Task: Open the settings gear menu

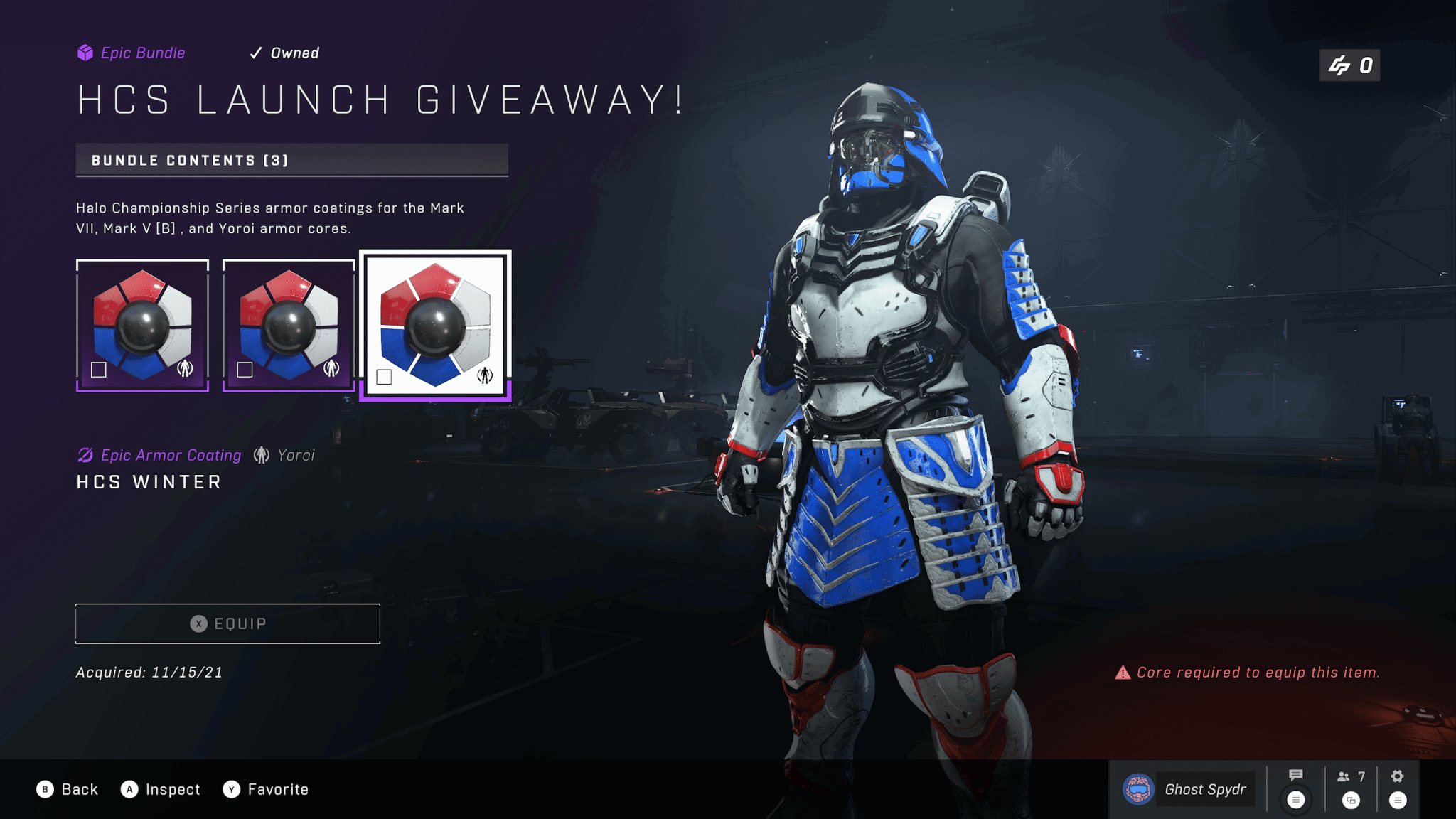Action: [1397, 776]
